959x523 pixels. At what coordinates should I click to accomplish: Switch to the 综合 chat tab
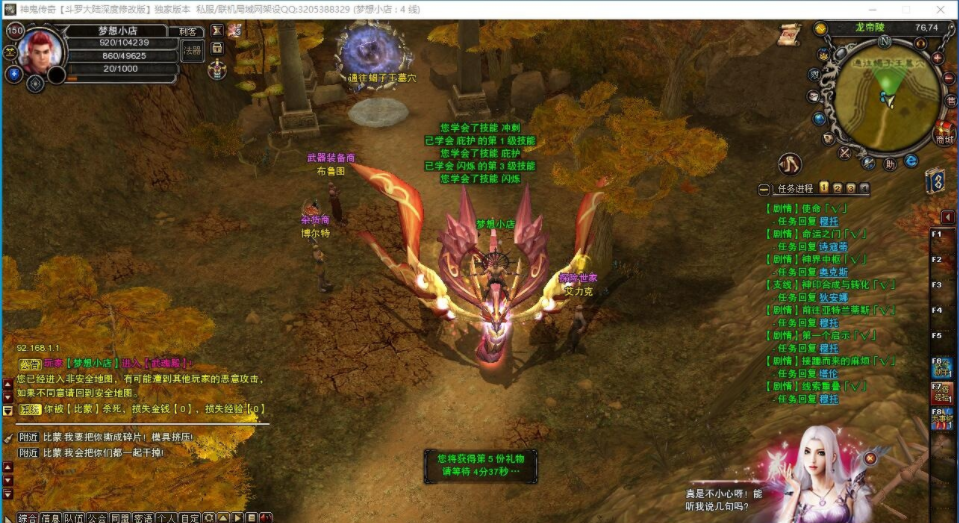coord(27,518)
